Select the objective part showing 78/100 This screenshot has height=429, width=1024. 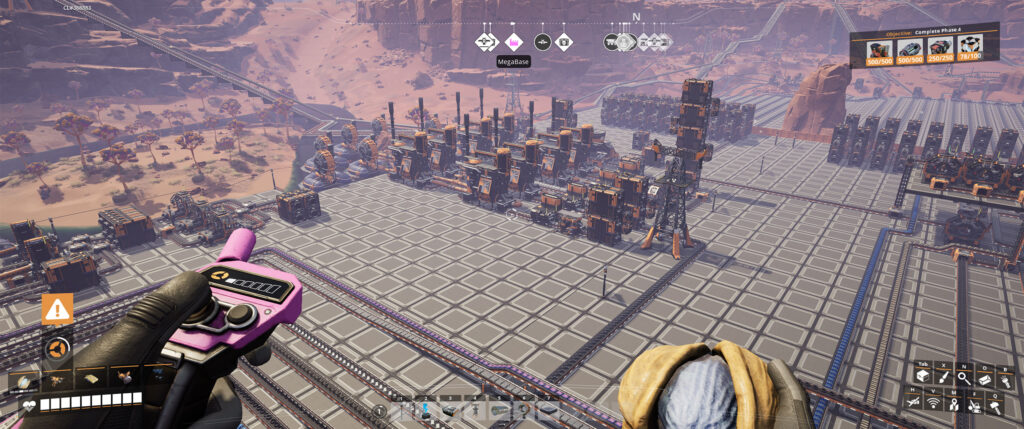(x=968, y=50)
